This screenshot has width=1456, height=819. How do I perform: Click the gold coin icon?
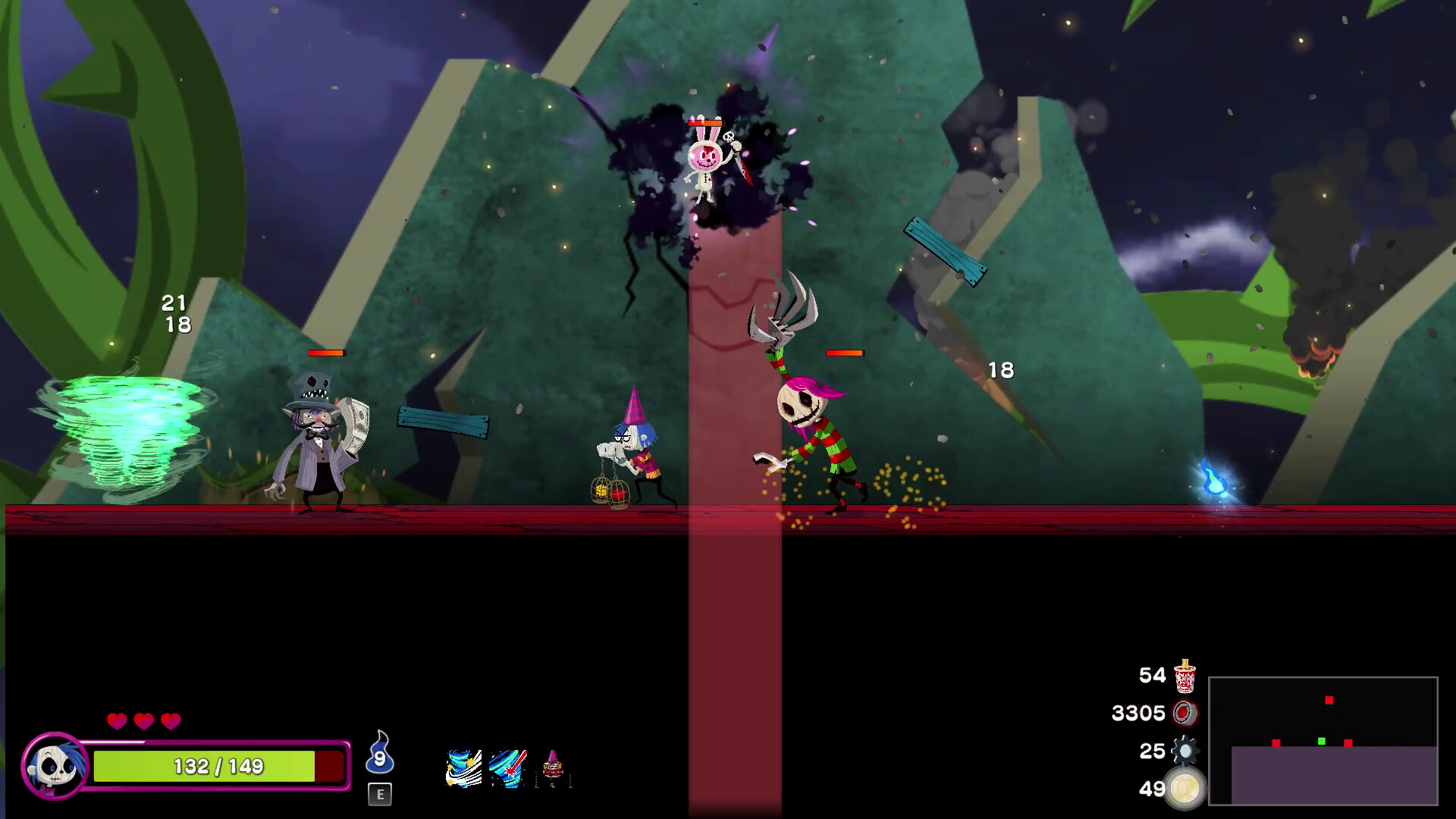click(x=1185, y=789)
